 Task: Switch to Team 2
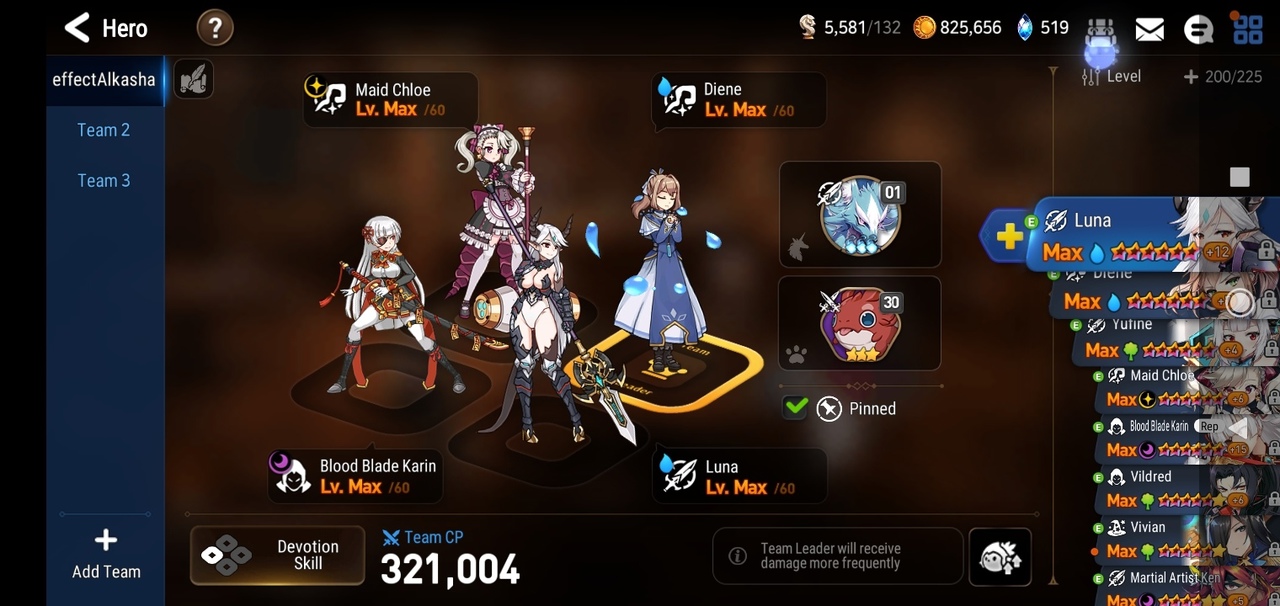(x=104, y=130)
